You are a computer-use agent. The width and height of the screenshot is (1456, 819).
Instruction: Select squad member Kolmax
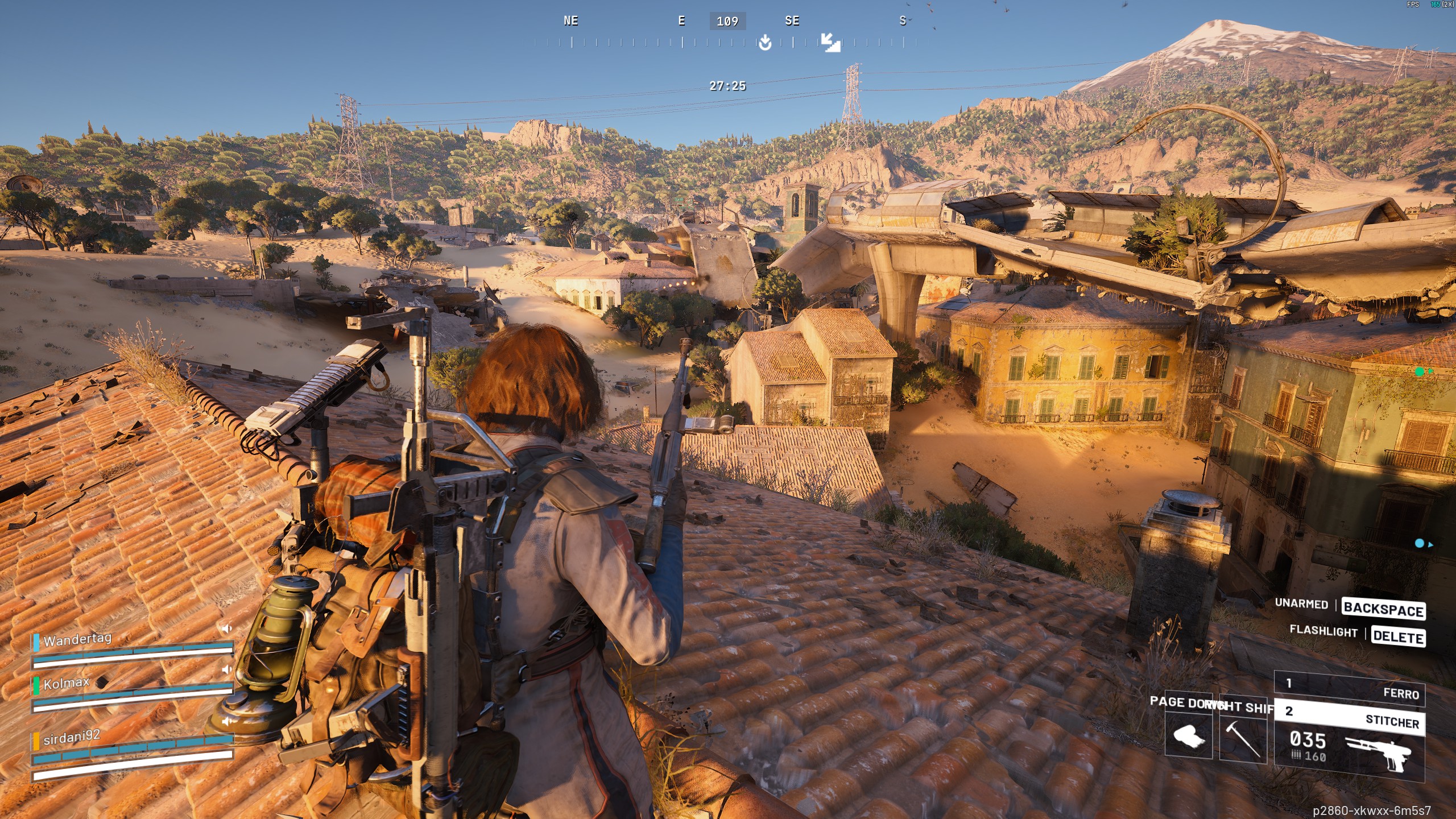coord(66,682)
